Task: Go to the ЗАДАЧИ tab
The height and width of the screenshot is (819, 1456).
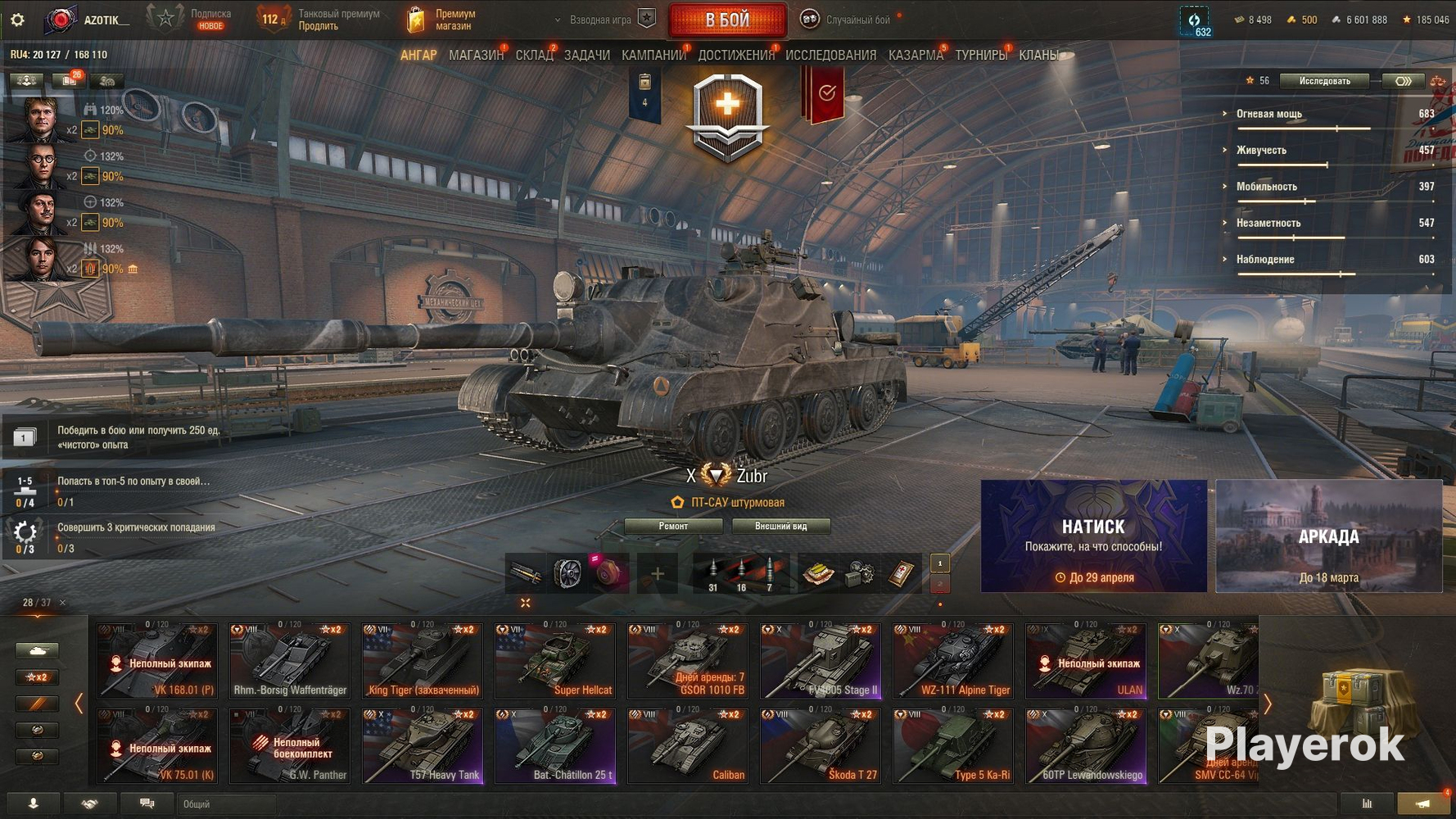Action: click(x=586, y=55)
